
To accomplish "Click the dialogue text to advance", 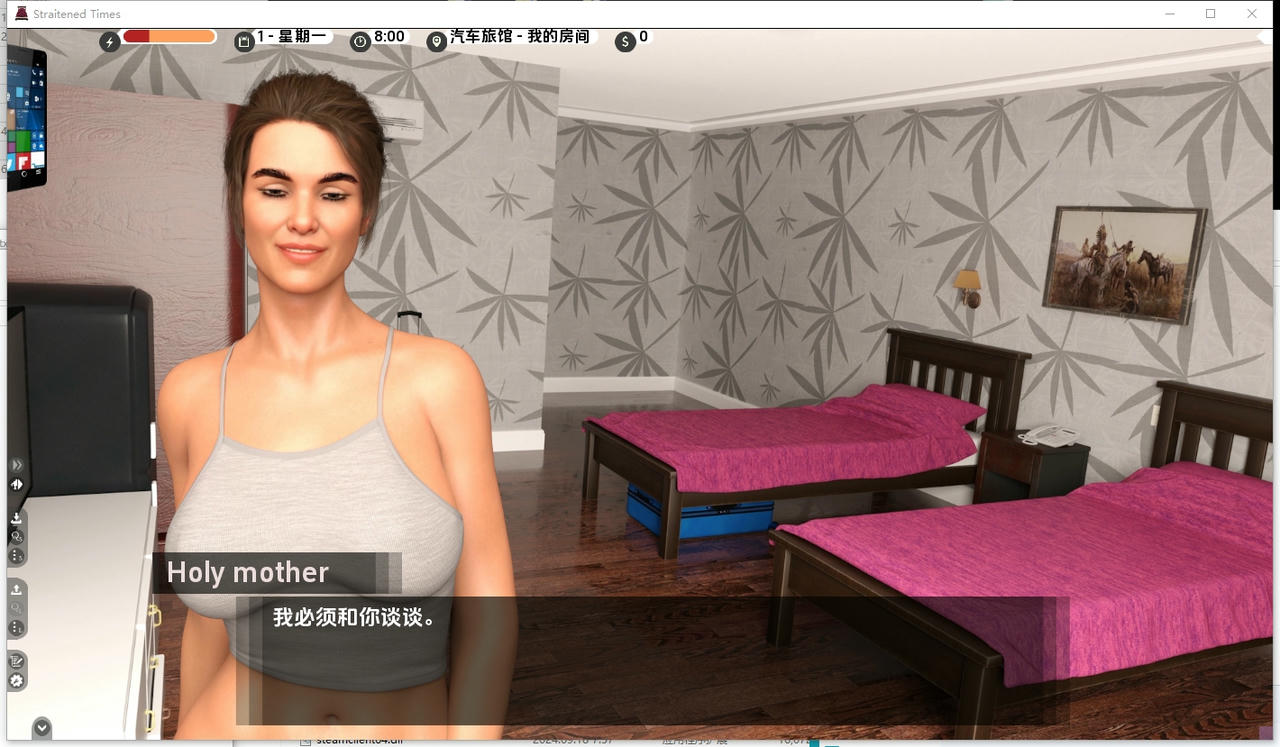I will point(353,618).
